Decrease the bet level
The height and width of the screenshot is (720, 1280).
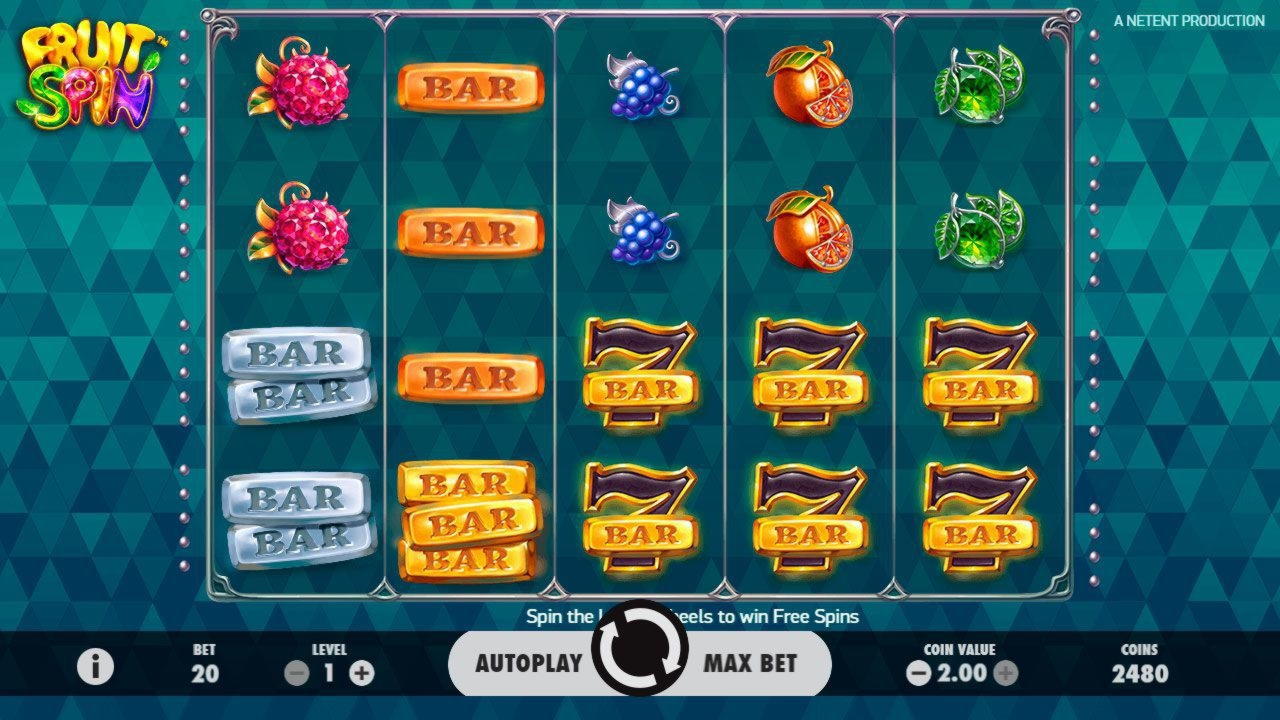pyautogui.click(x=297, y=673)
